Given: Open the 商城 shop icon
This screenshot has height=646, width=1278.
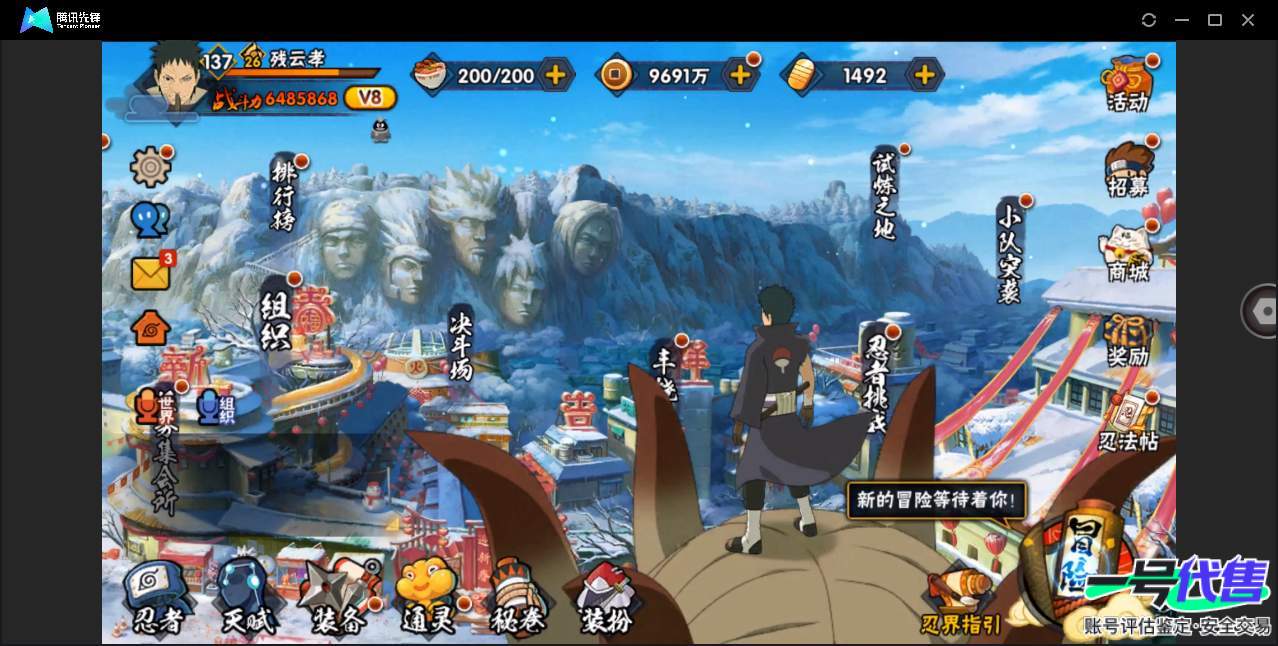Looking at the screenshot, I should coord(1128,254).
